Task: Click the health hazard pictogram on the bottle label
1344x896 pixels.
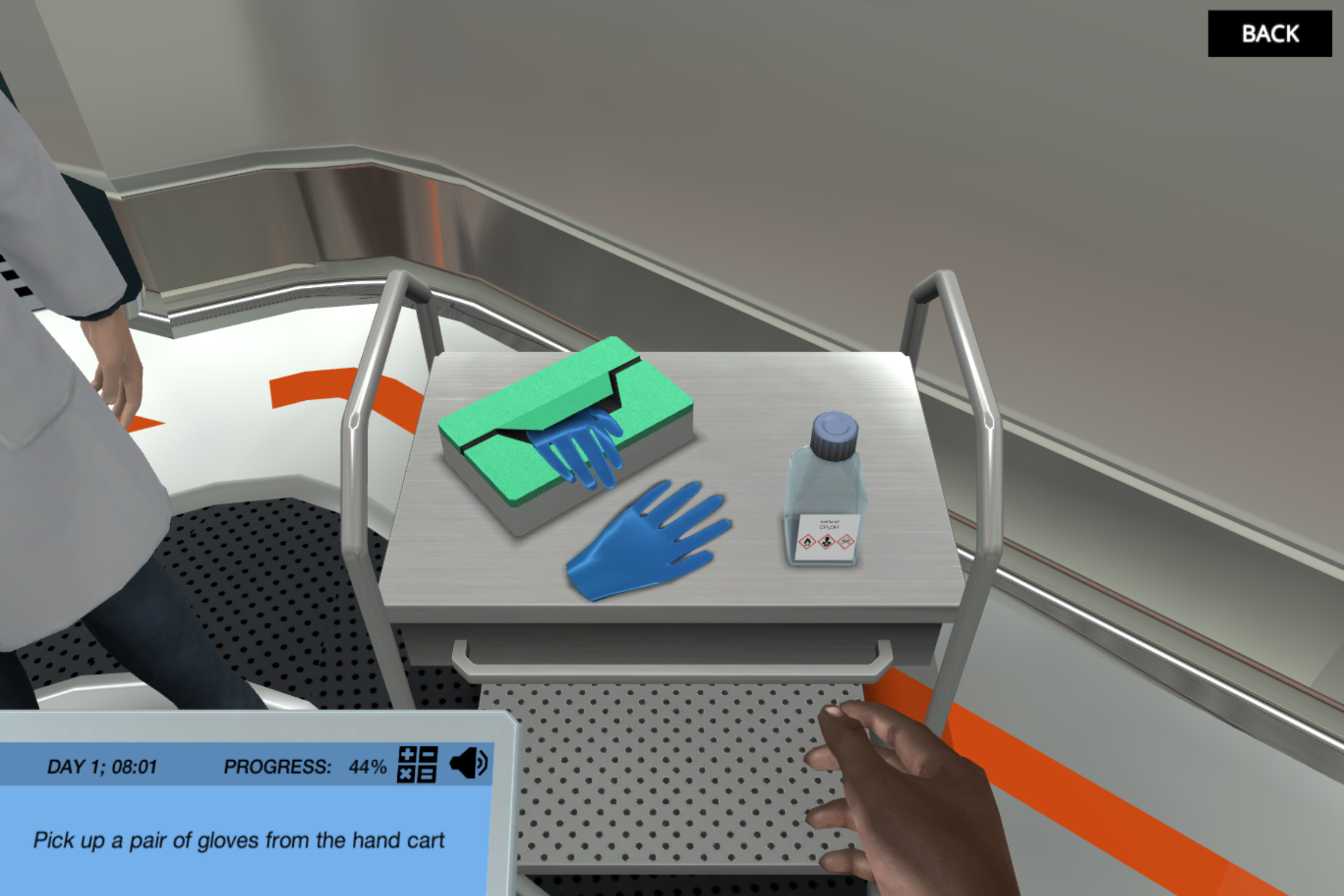Action: 827,542
